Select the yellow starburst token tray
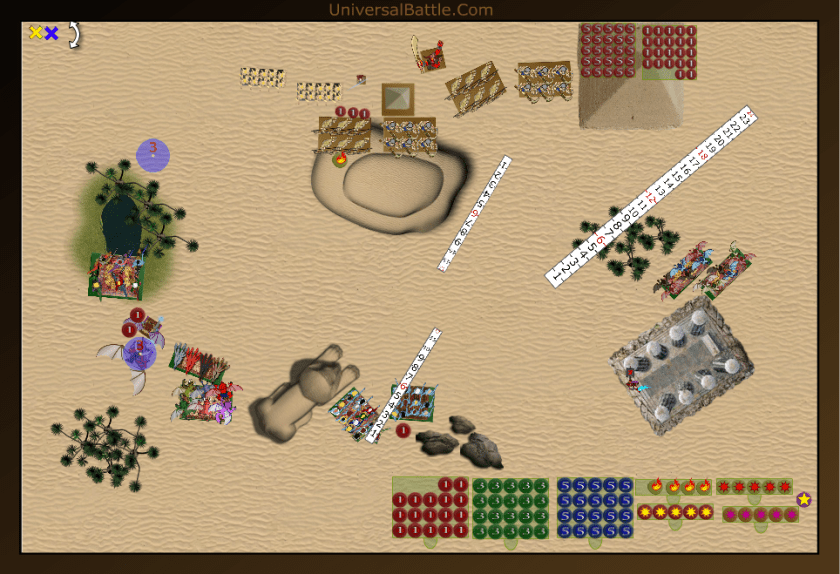The height and width of the screenshot is (574, 840). tap(675, 512)
